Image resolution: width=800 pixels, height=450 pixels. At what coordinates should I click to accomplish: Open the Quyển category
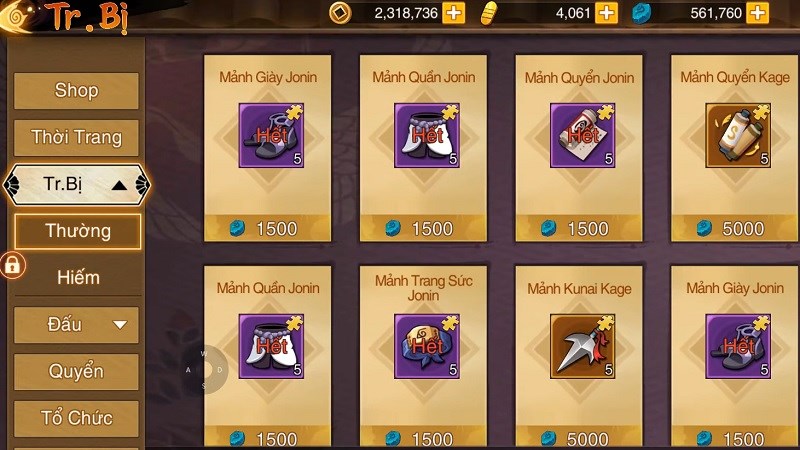pyautogui.click(x=76, y=371)
